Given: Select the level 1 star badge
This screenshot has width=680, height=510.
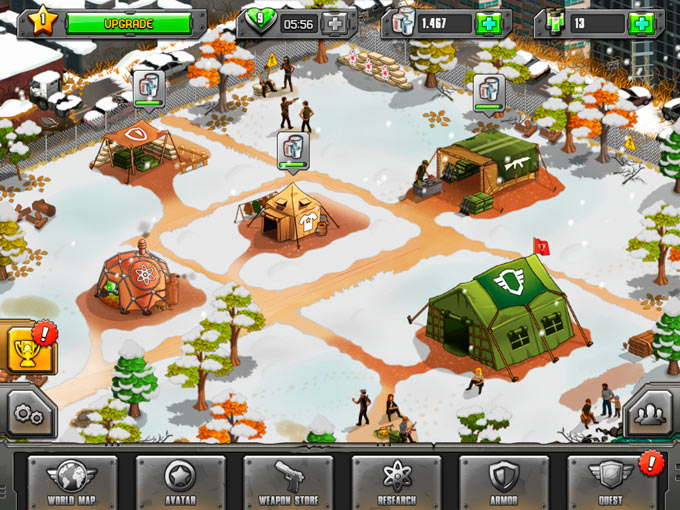Looking at the screenshot, I should (44, 19).
